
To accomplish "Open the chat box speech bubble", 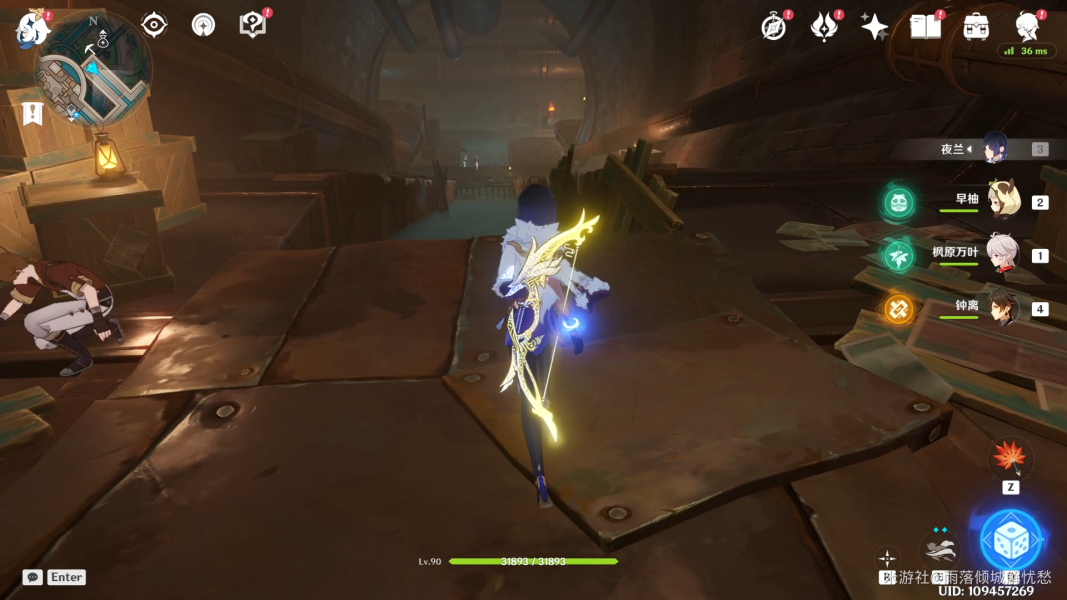I will click(x=33, y=577).
